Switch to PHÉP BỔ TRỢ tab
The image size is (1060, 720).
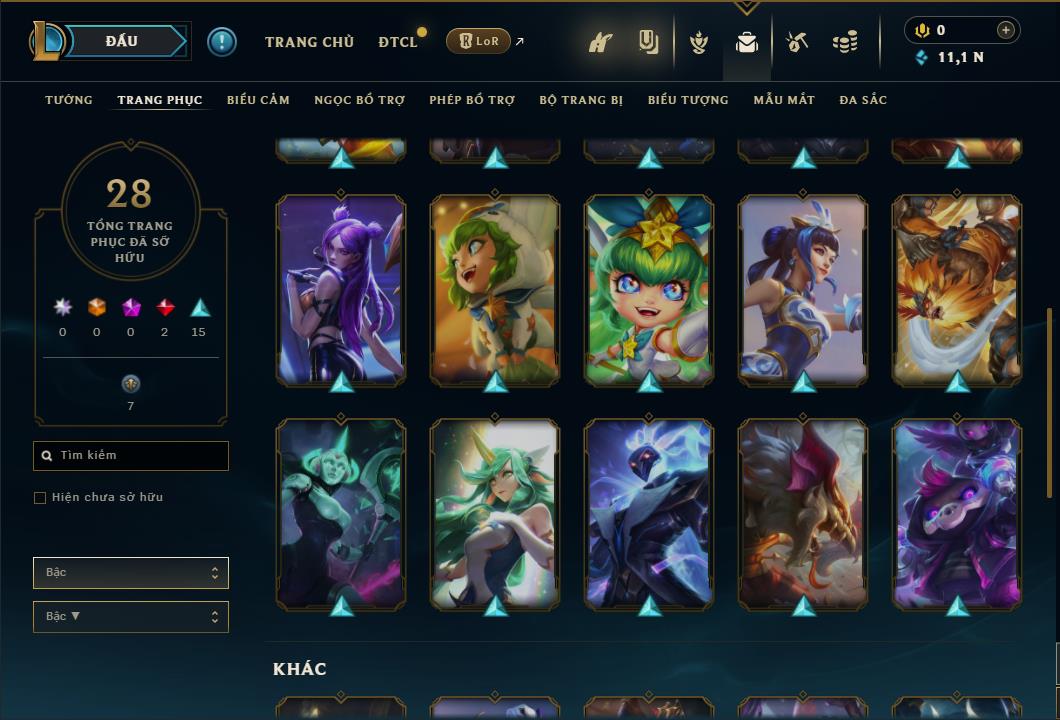point(472,100)
